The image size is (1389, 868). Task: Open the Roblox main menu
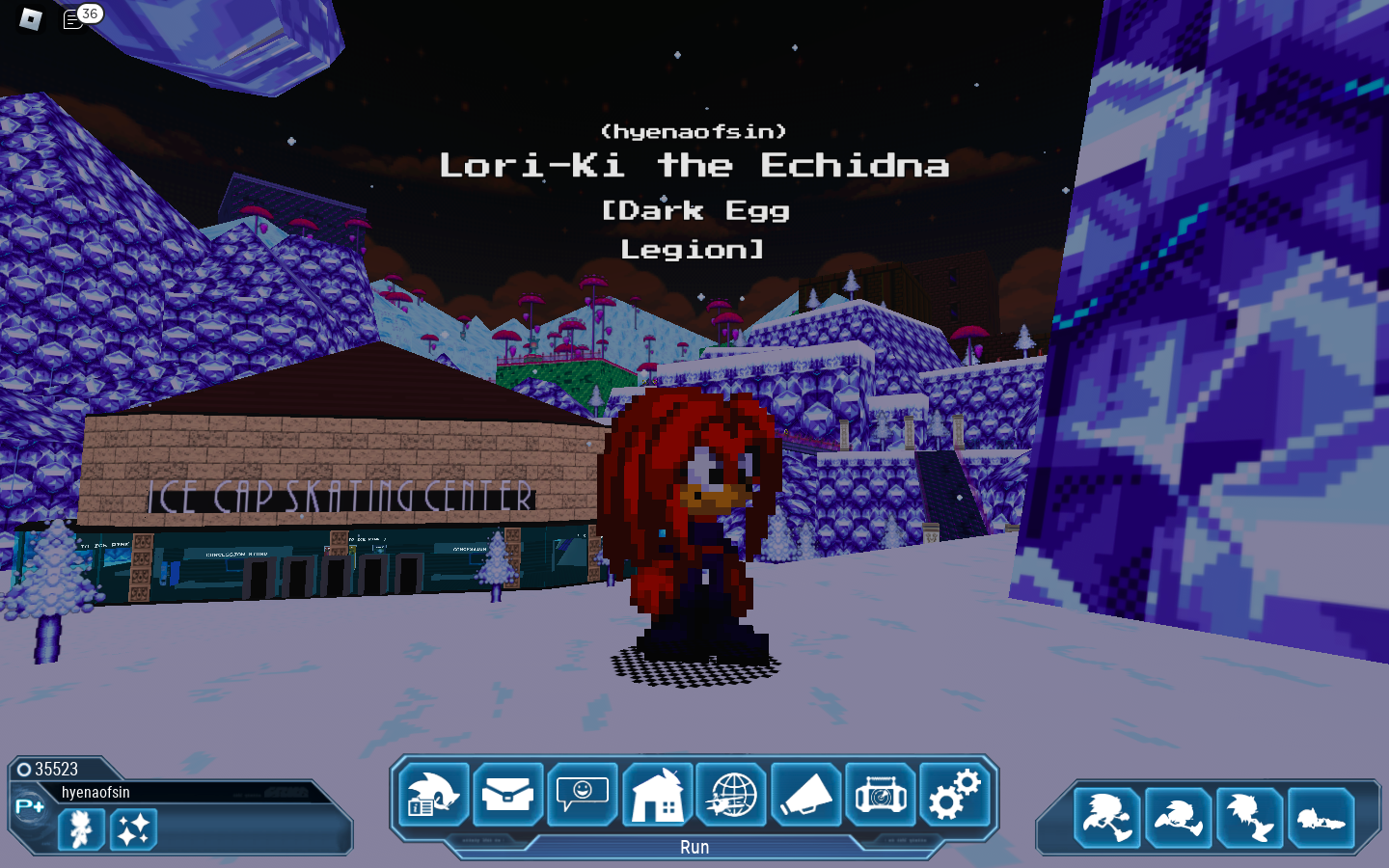(x=31, y=18)
